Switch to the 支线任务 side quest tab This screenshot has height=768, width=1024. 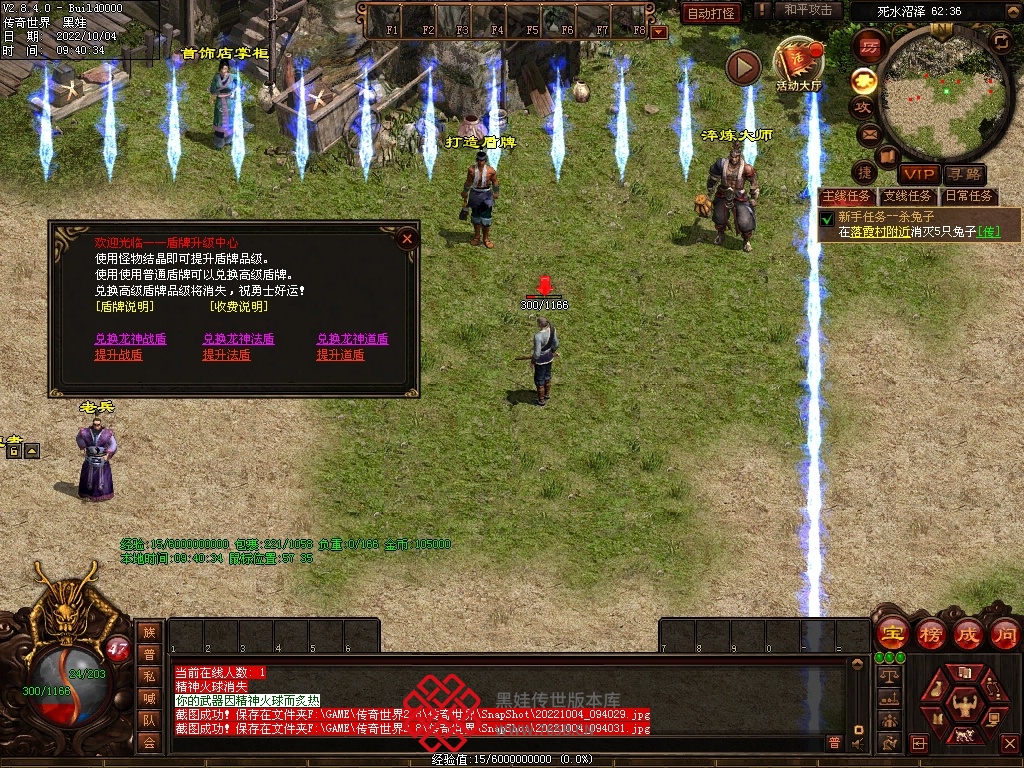tap(907, 196)
